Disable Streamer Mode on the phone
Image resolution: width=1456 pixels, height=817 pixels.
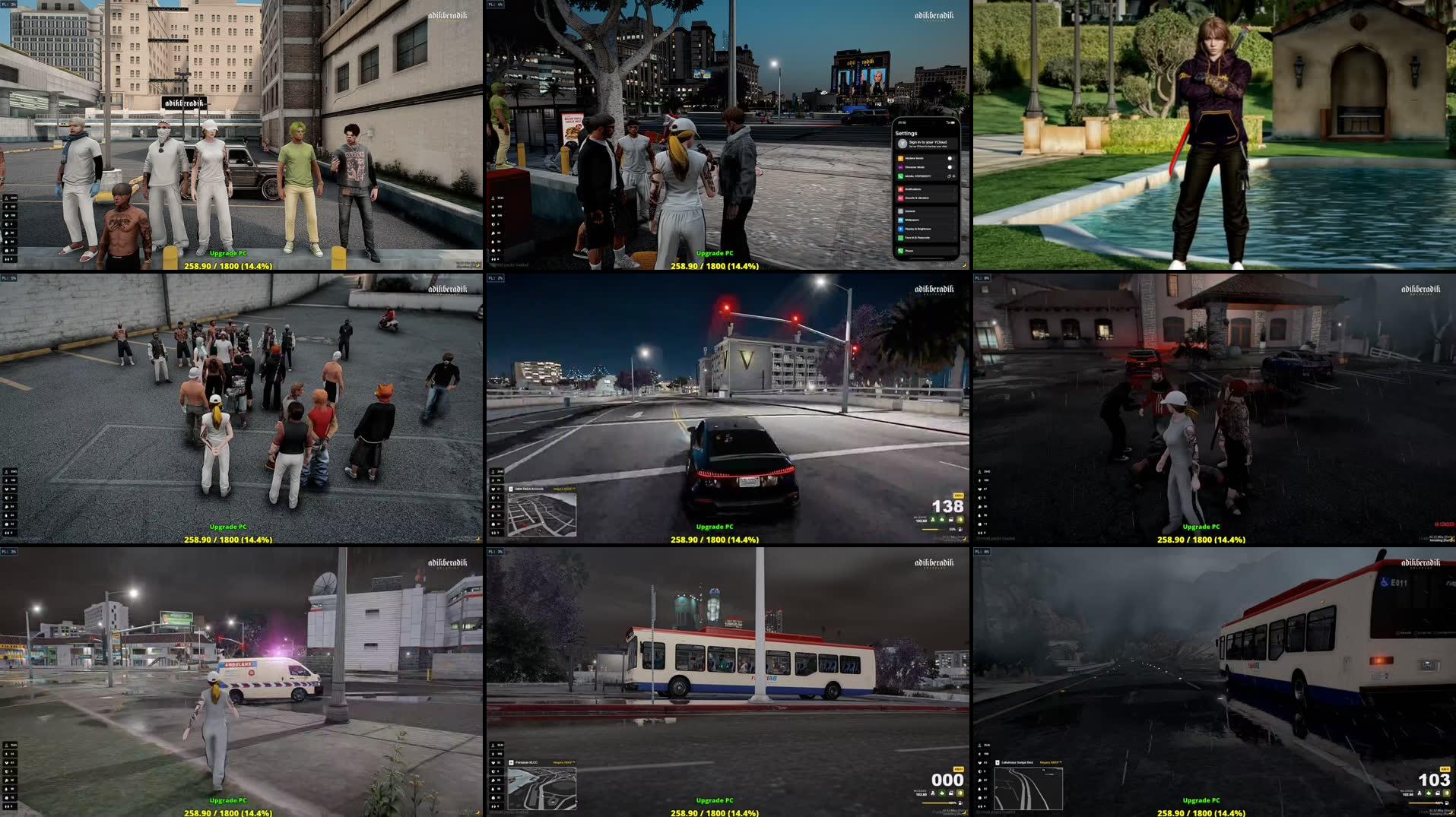click(950, 167)
